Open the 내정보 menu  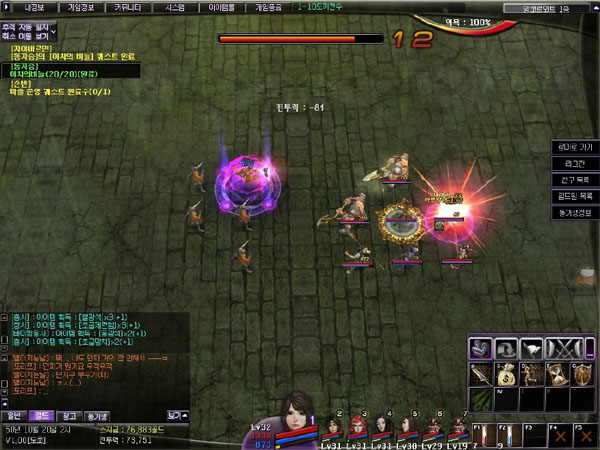34,6
